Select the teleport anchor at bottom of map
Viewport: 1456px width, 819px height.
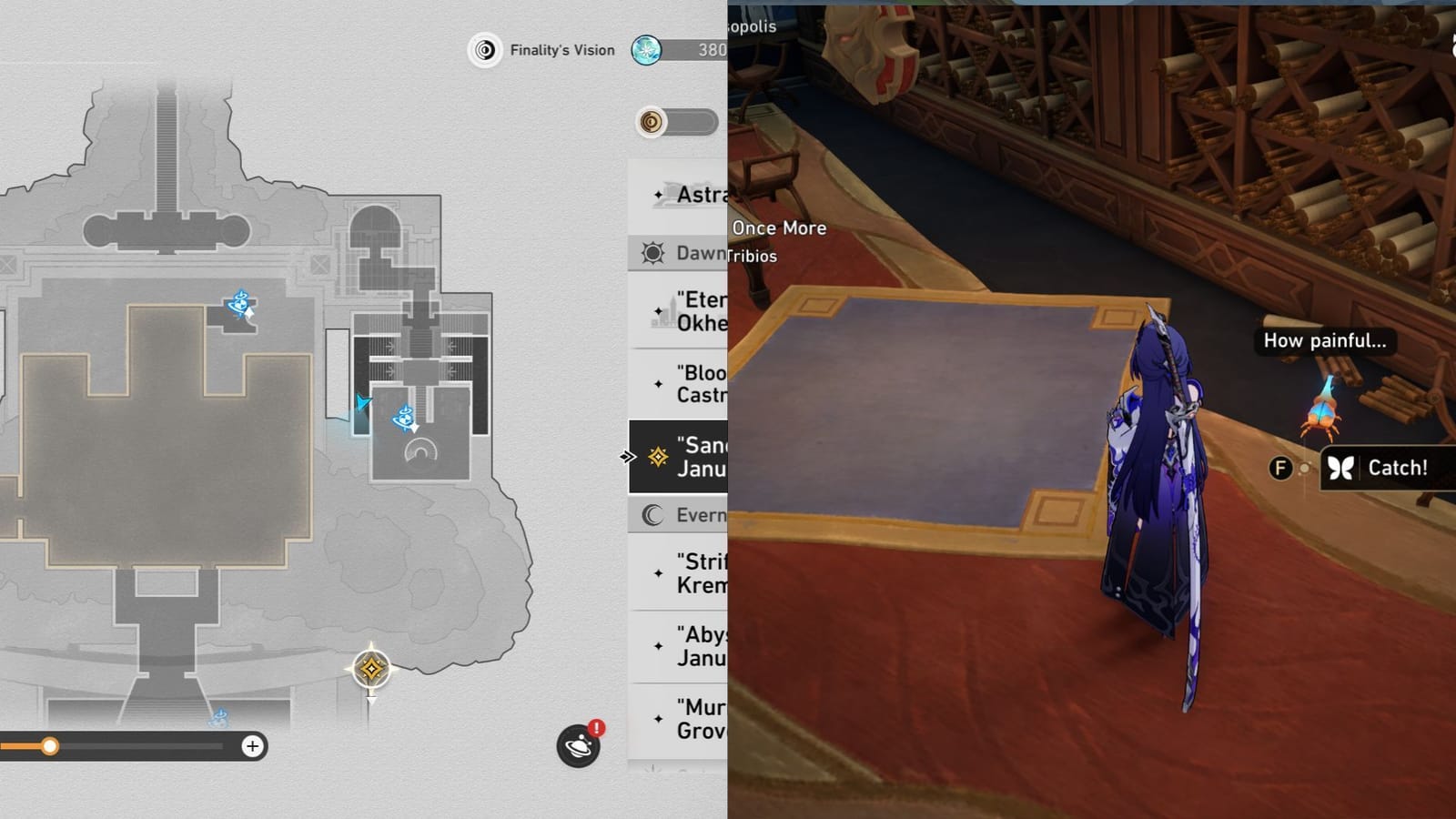point(218,719)
